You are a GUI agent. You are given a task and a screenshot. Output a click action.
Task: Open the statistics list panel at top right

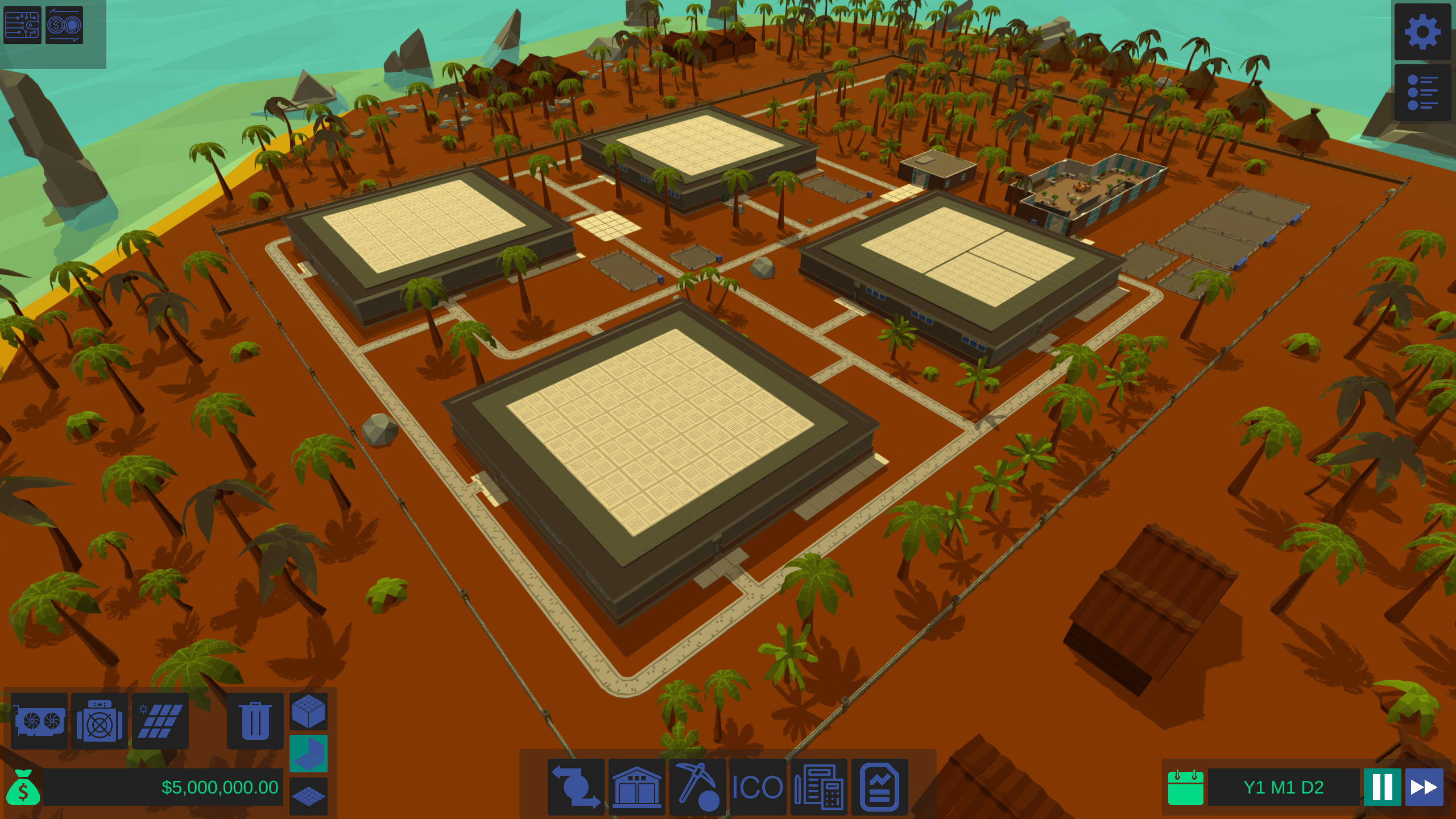pyautogui.click(x=1421, y=91)
